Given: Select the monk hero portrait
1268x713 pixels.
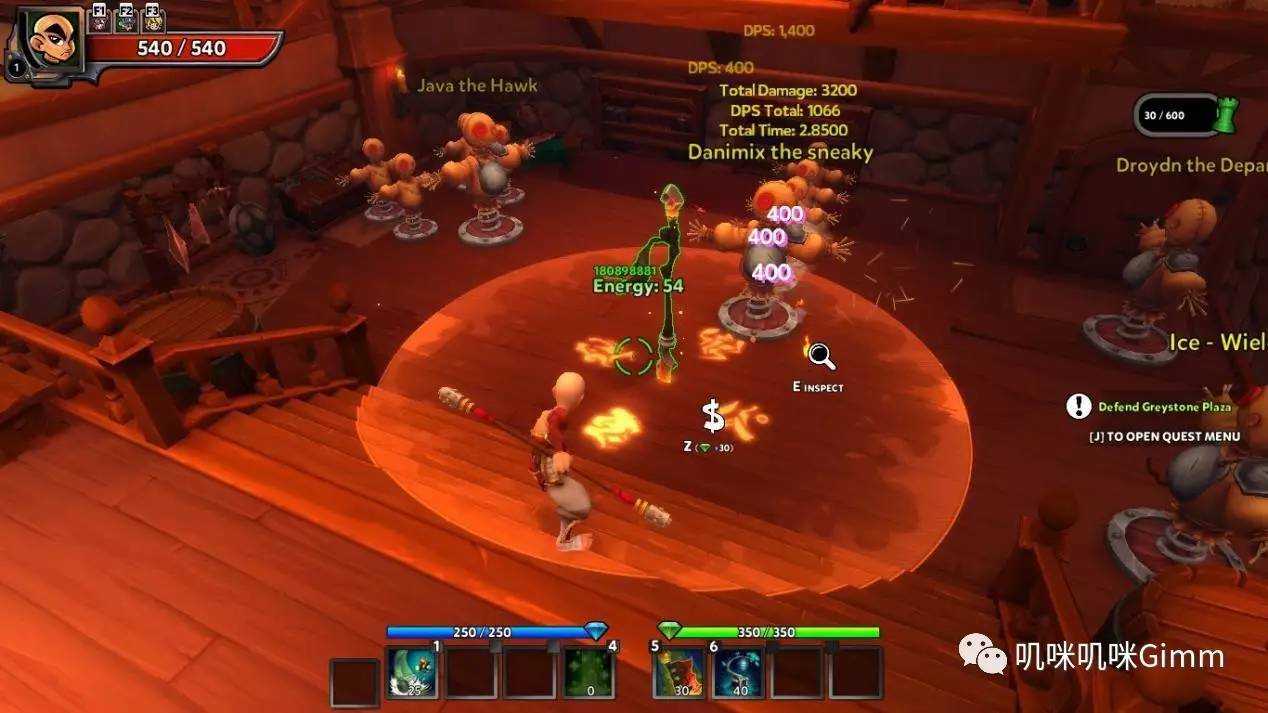Looking at the screenshot, I should [x=49, y=40].
